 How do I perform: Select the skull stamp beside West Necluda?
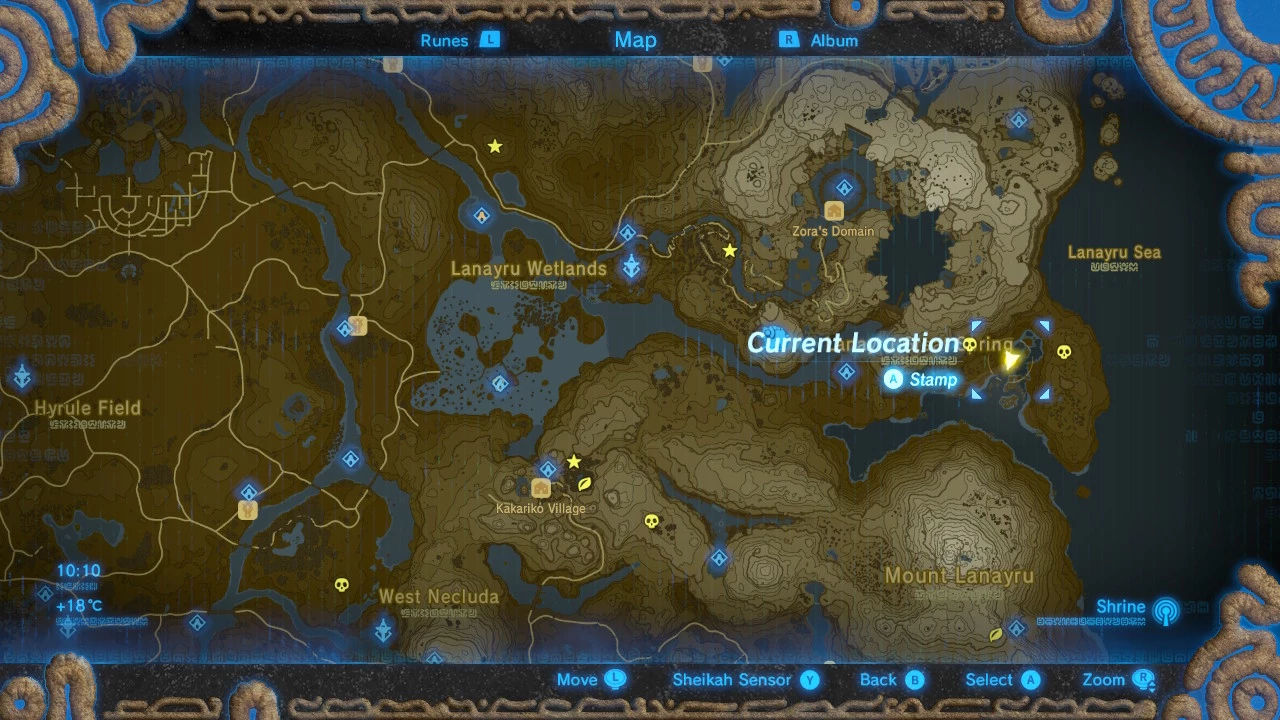(341, 585)
